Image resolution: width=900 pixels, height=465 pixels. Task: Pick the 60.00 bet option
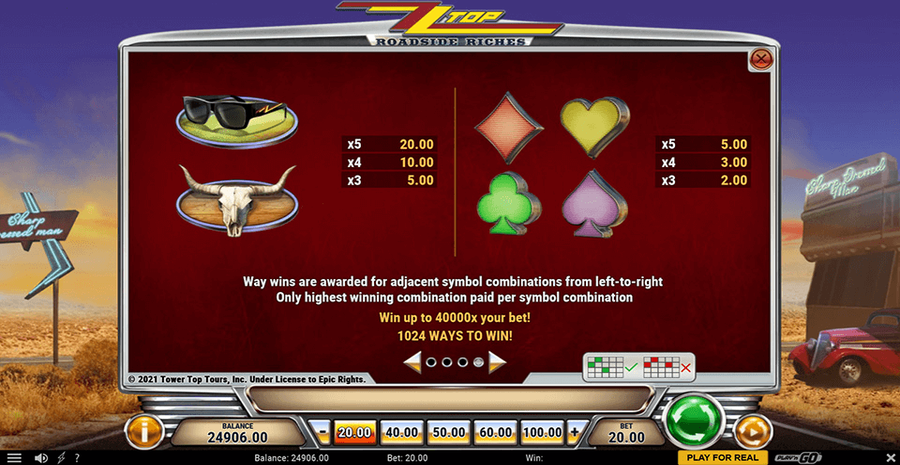(495, 432)
